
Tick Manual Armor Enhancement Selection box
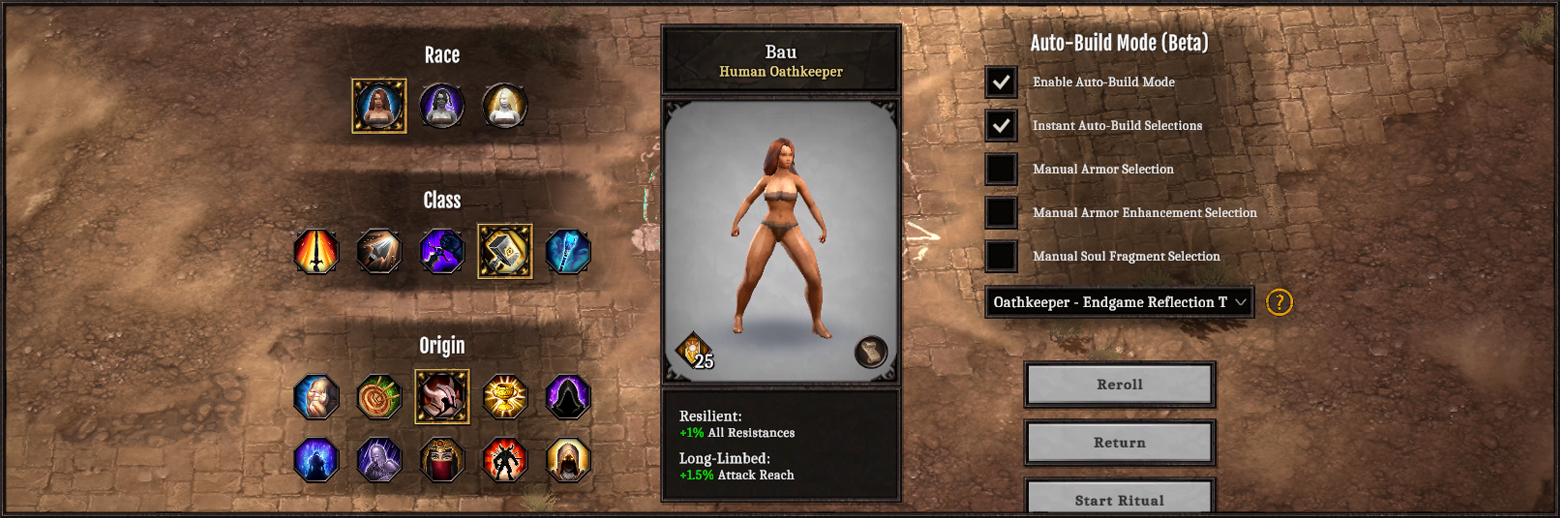tap(1001, 212)
